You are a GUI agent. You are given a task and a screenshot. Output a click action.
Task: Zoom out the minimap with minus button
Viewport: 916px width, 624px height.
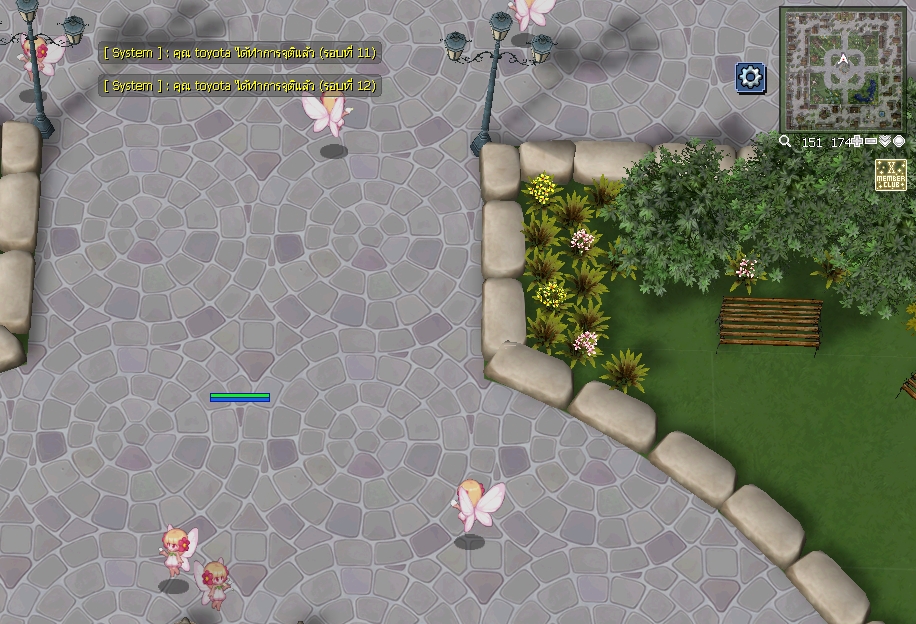point(871,142)
